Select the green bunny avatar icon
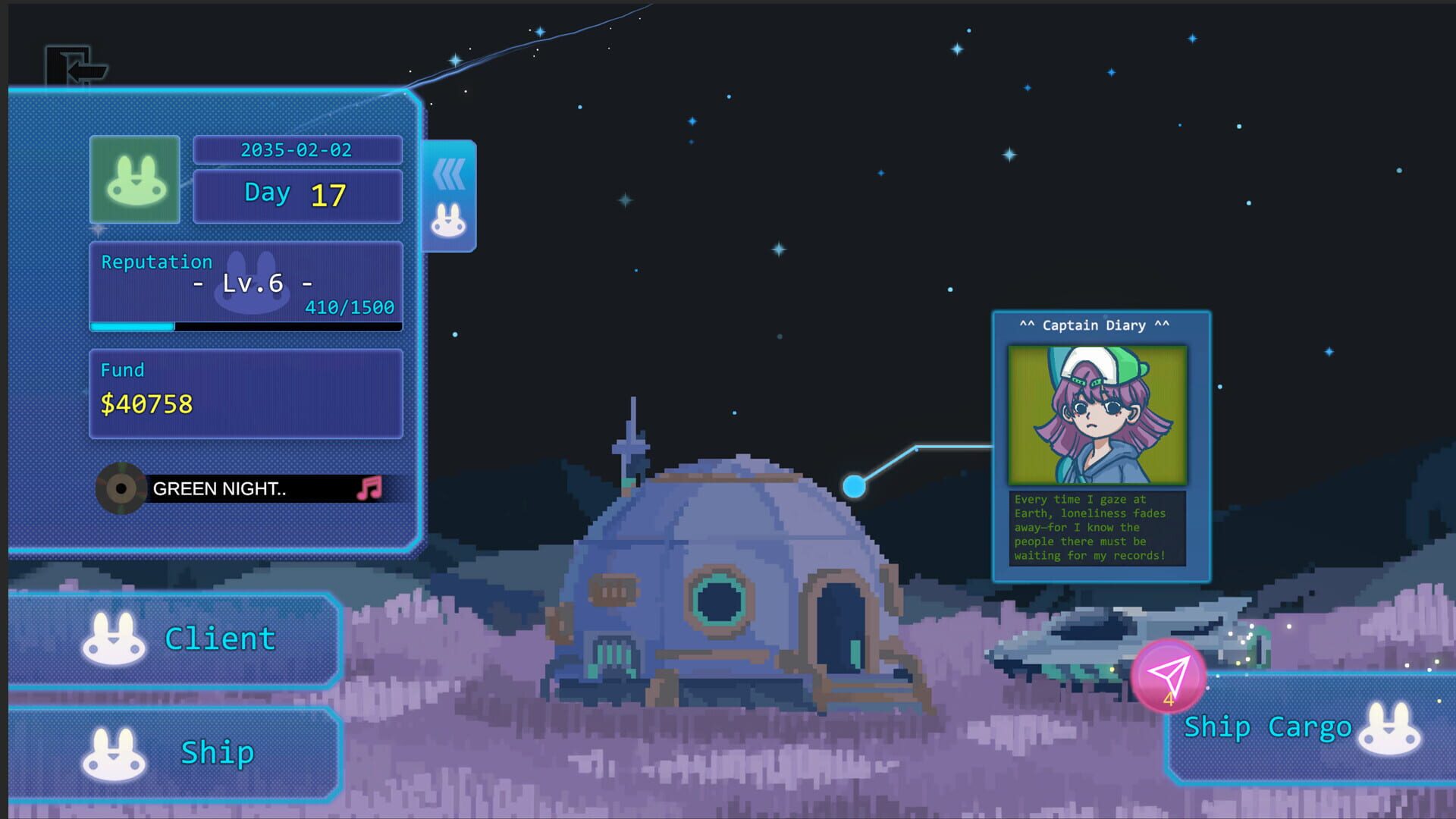The height and width of the screenshot is (819, 1456). click(x=134, y=180)
